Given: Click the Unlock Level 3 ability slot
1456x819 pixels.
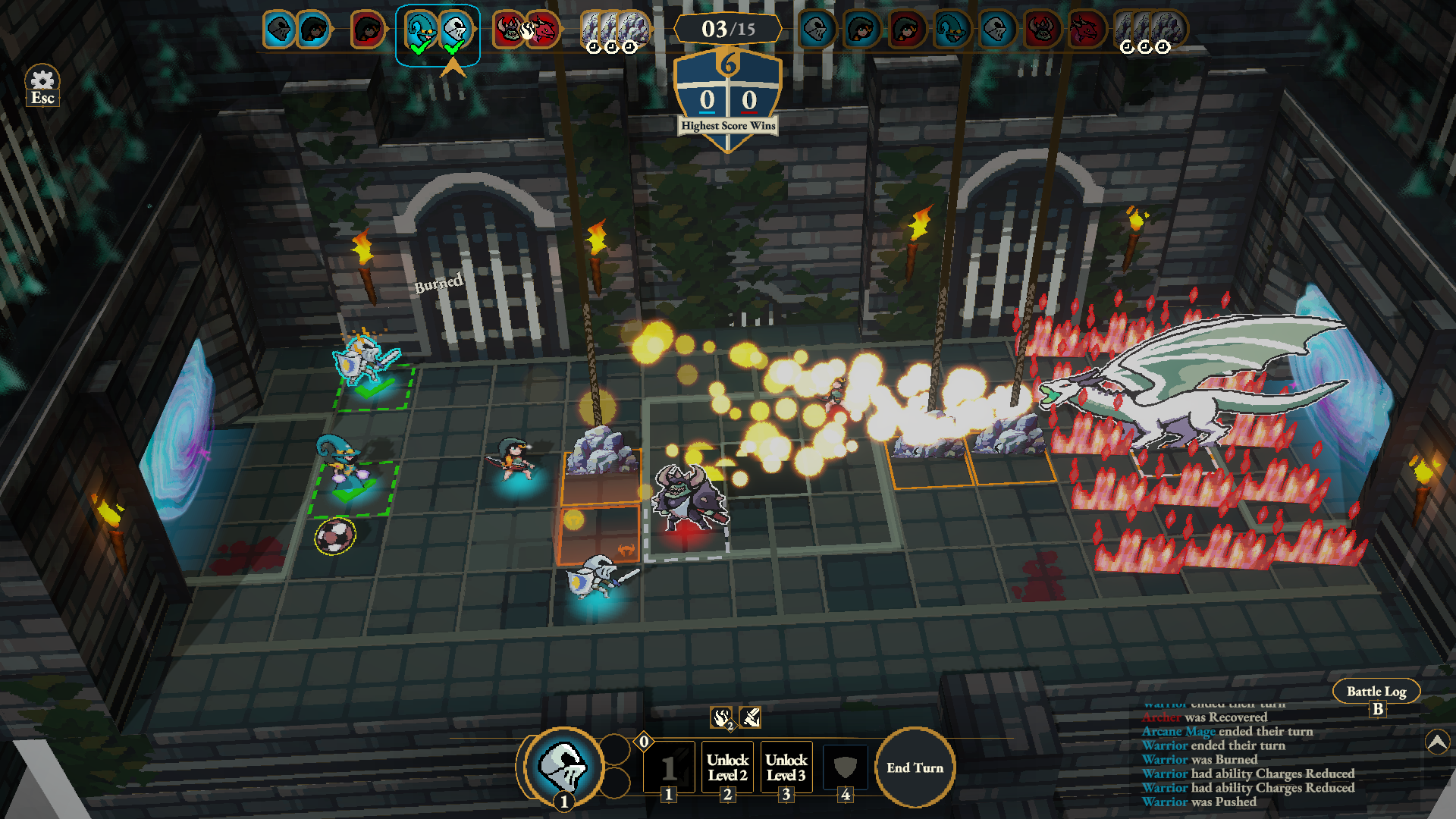Looking at the screenshot, I should [x=786, y=767].
